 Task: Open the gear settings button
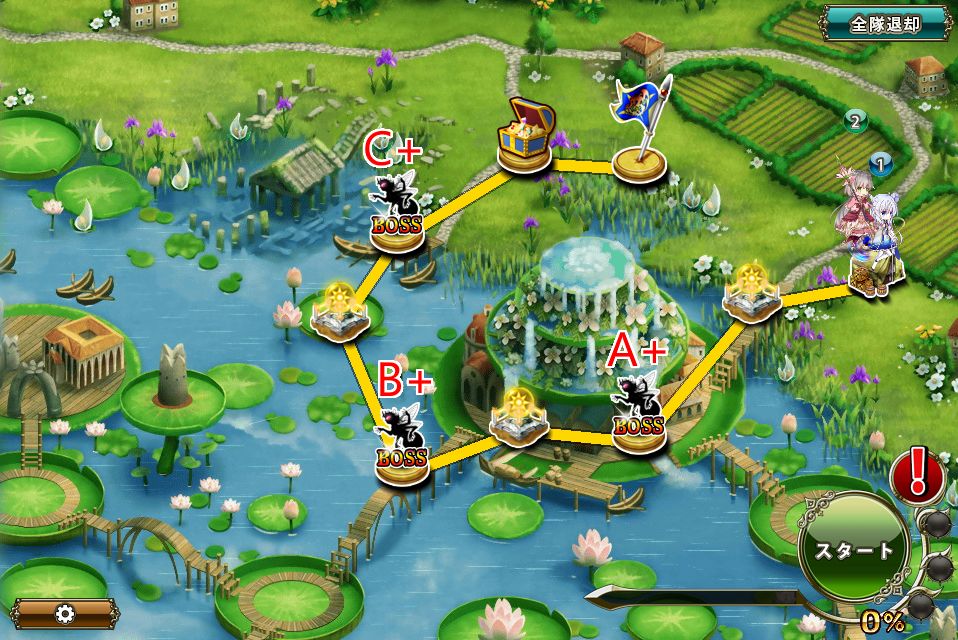(65, 612)
